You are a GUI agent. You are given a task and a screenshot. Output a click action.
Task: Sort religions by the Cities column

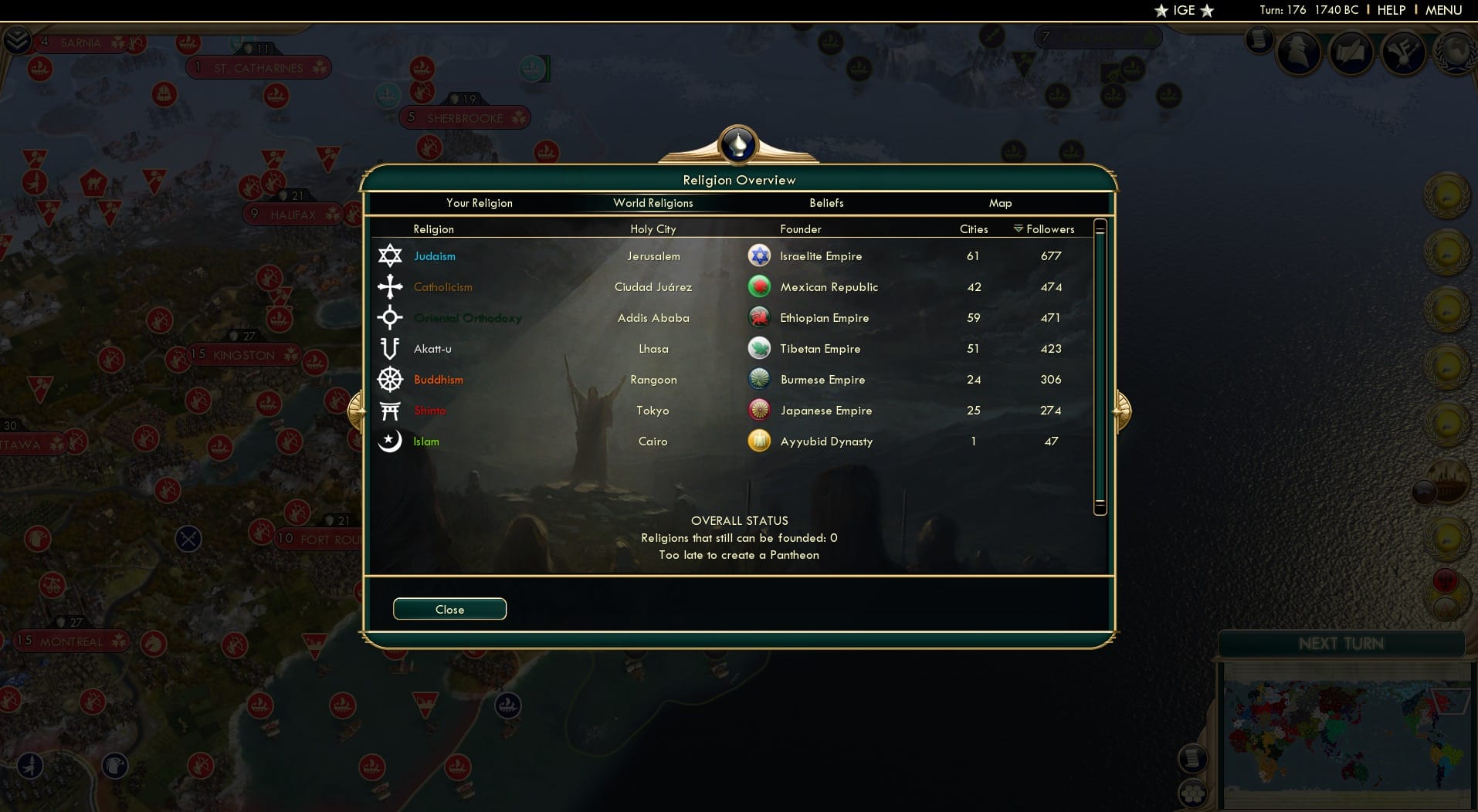point(973,228)
